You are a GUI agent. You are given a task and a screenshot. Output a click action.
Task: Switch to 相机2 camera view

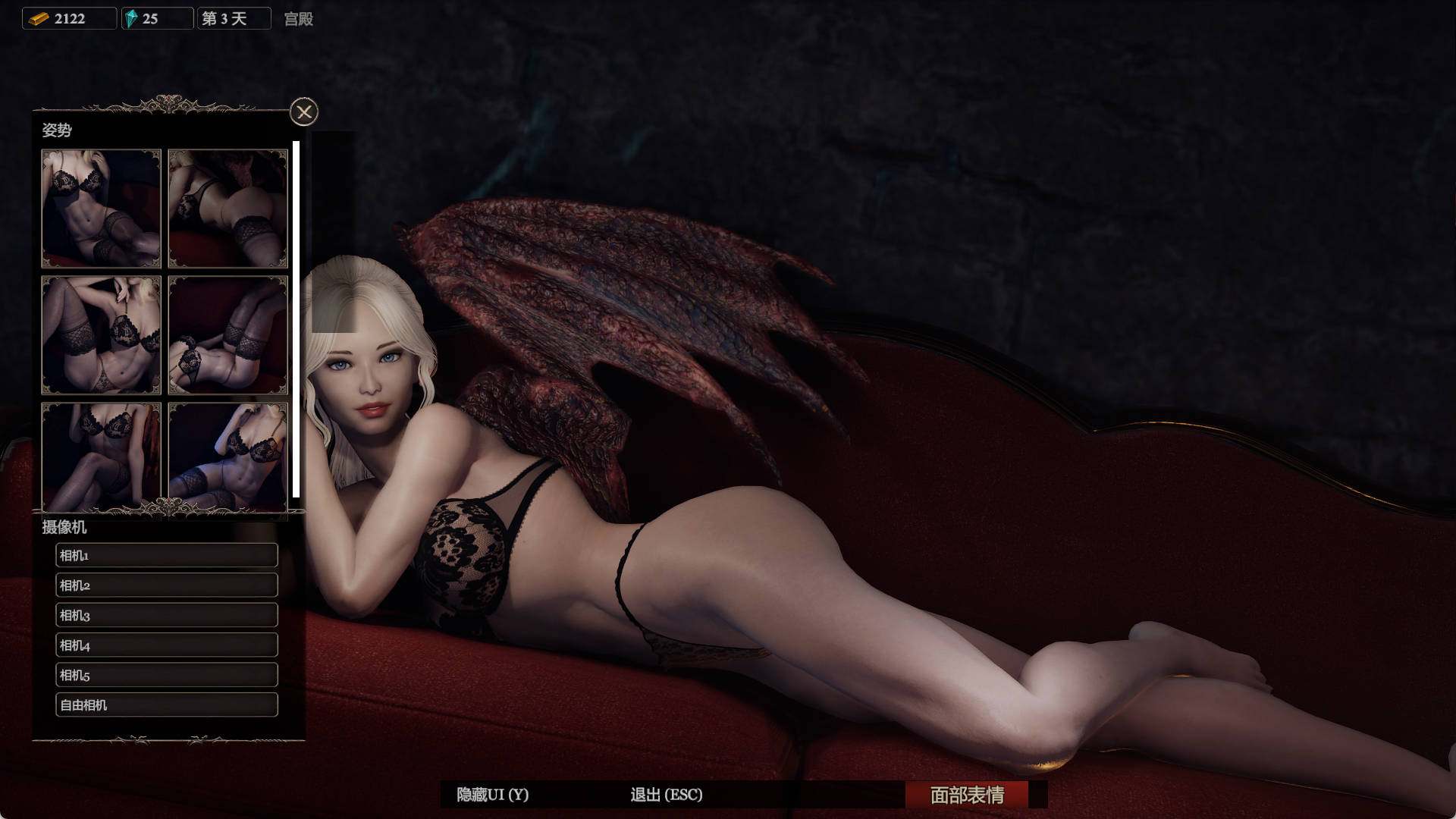point(166,585)
